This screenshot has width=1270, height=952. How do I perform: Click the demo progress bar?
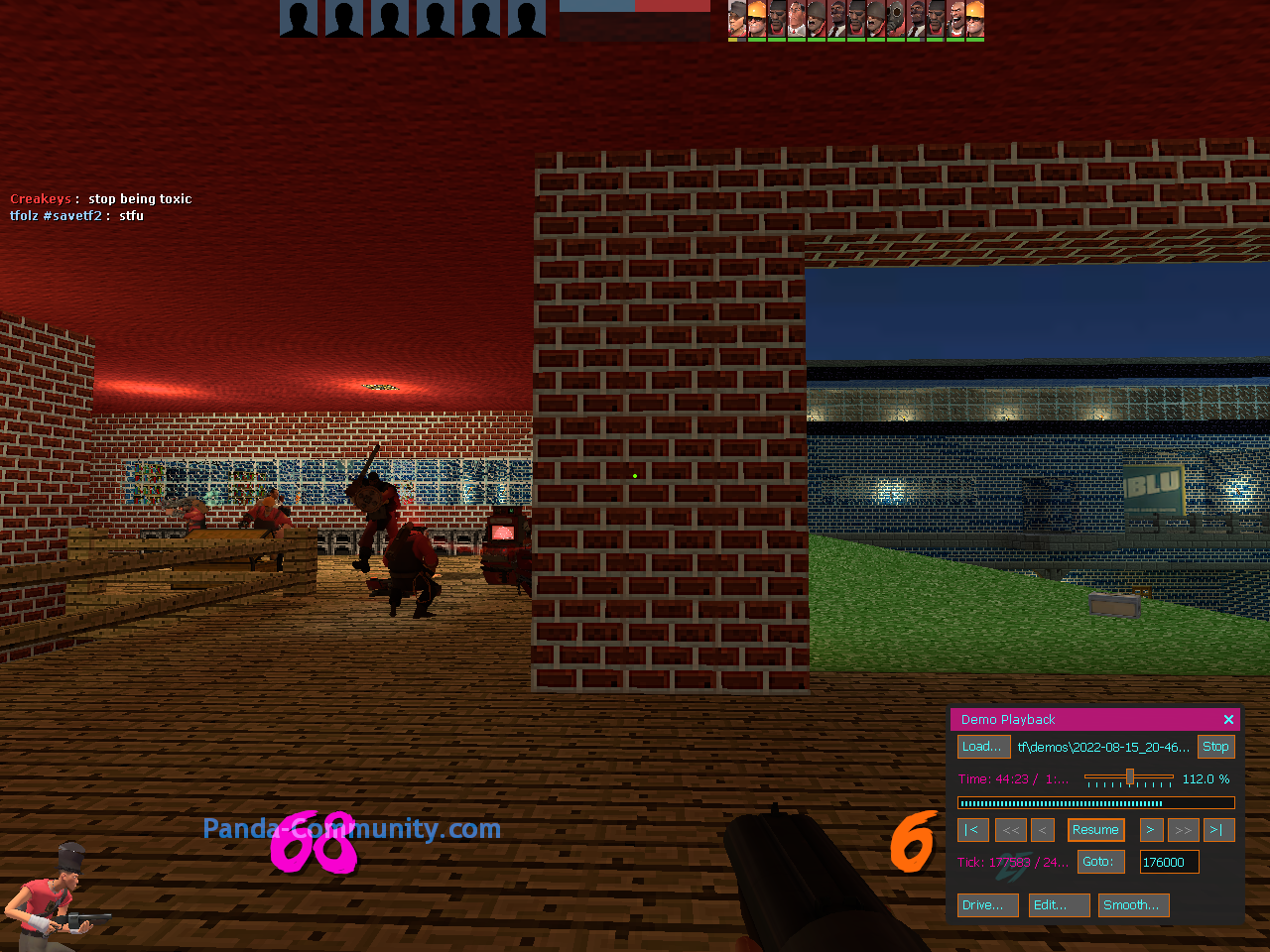click(x=1095, y=803)
